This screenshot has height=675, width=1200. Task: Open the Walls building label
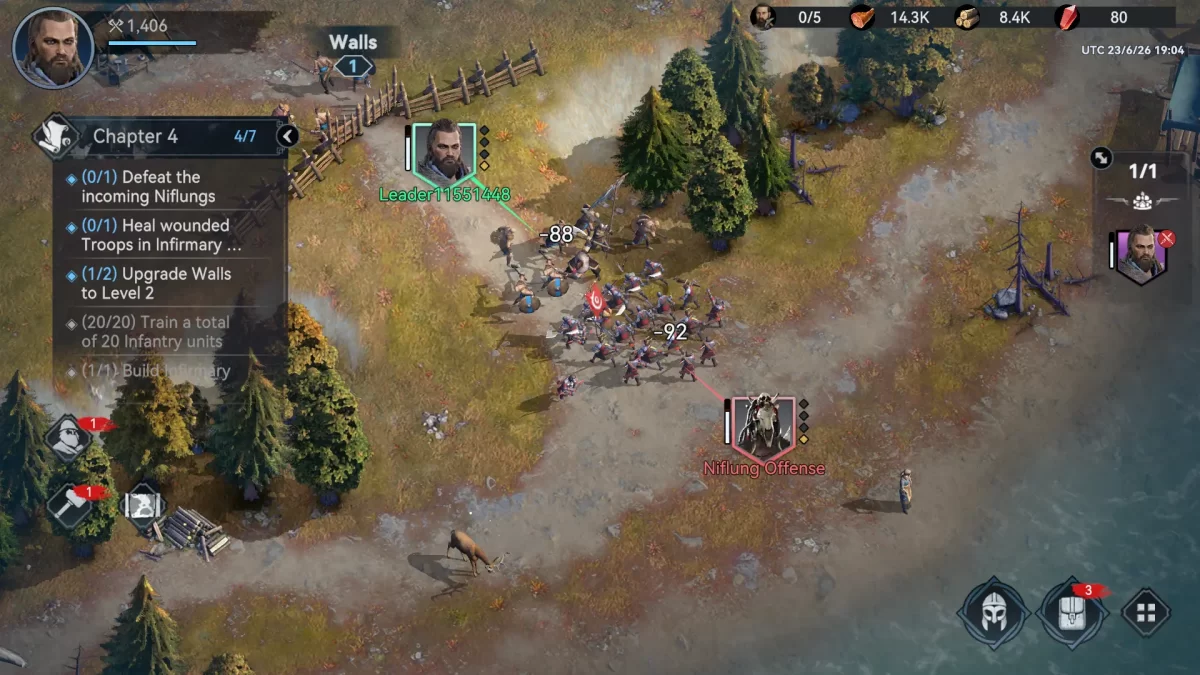point(353,43)
